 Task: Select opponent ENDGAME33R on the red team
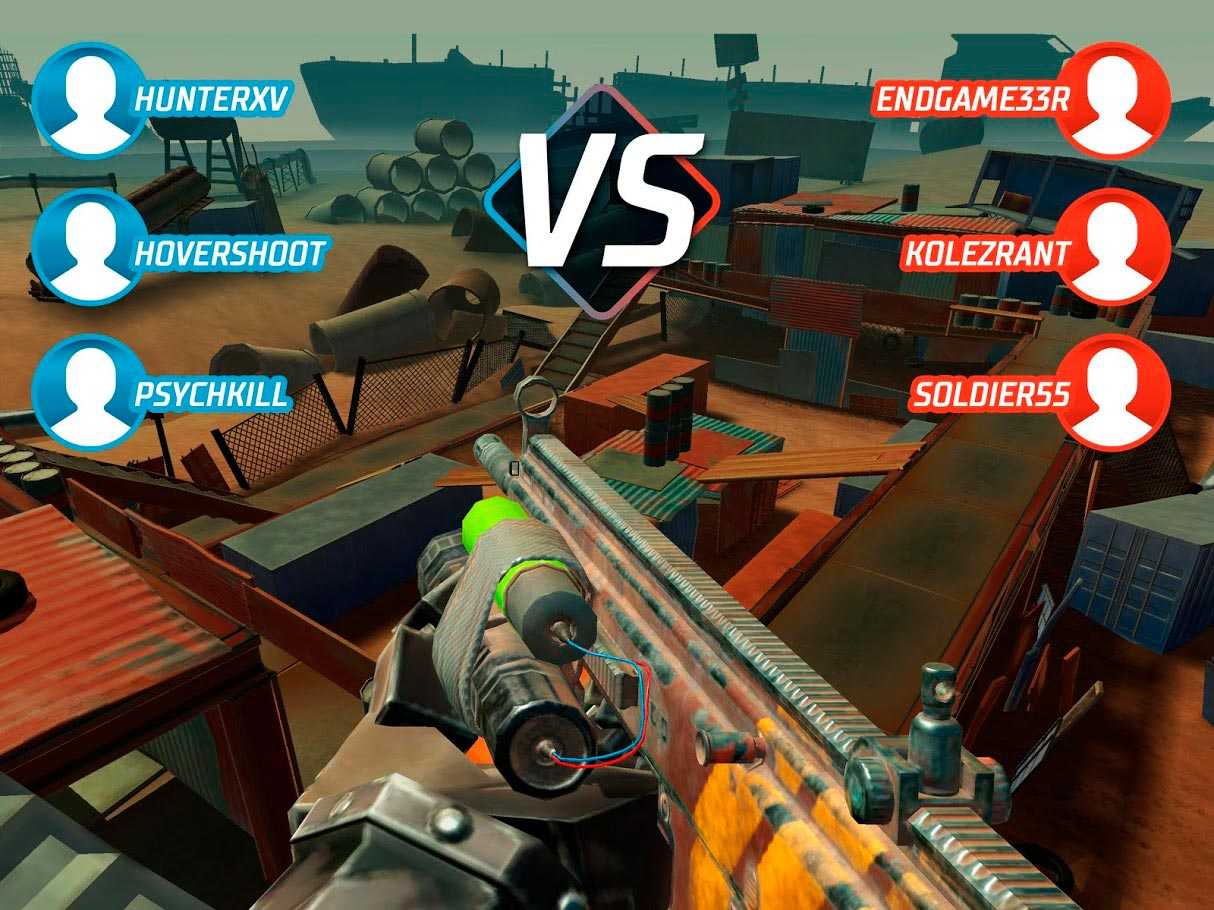1020,99
